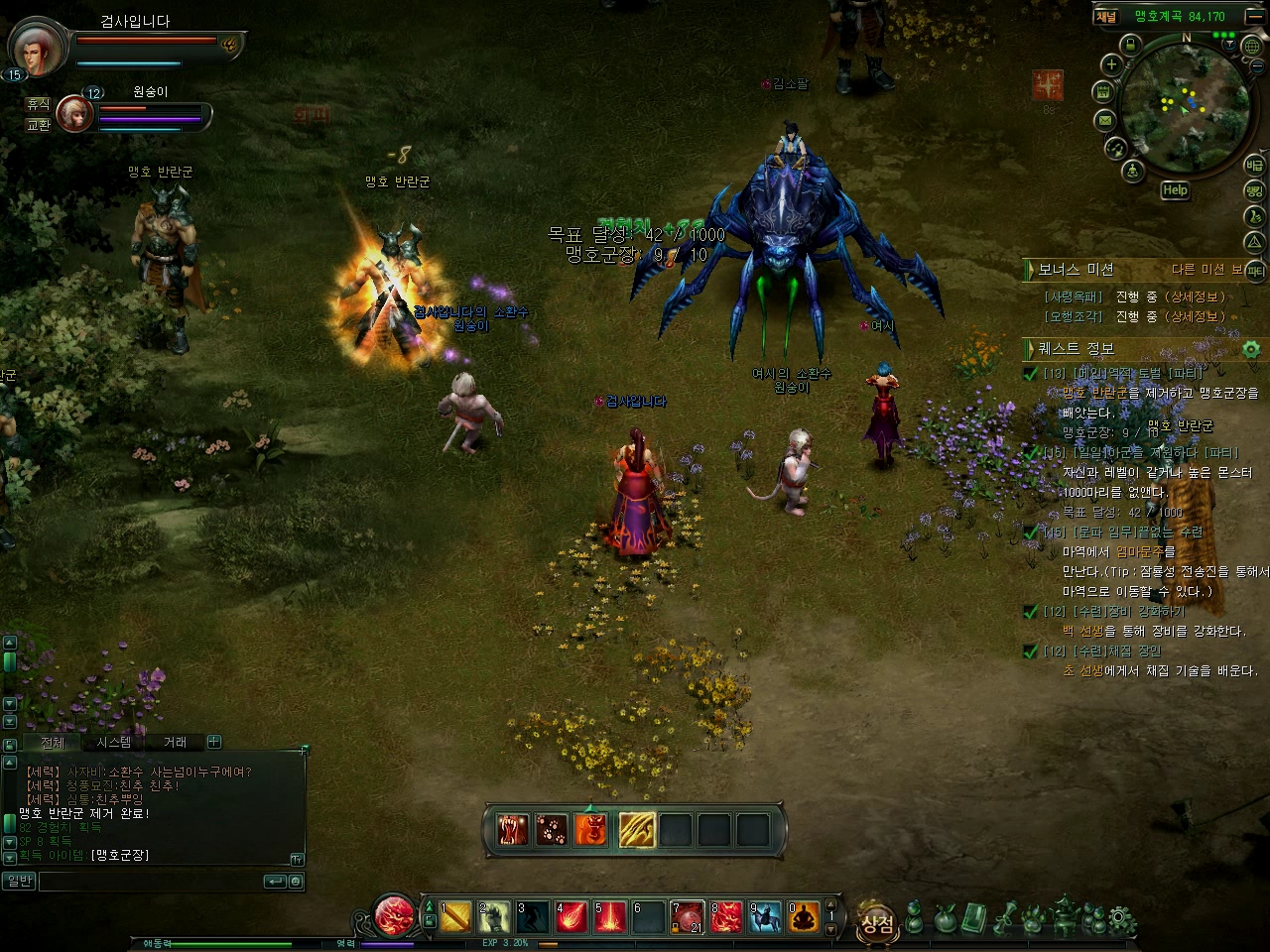Click the chat message input field
The height and width of the screenshot is (952, 1270).
(x=149, y=881)
